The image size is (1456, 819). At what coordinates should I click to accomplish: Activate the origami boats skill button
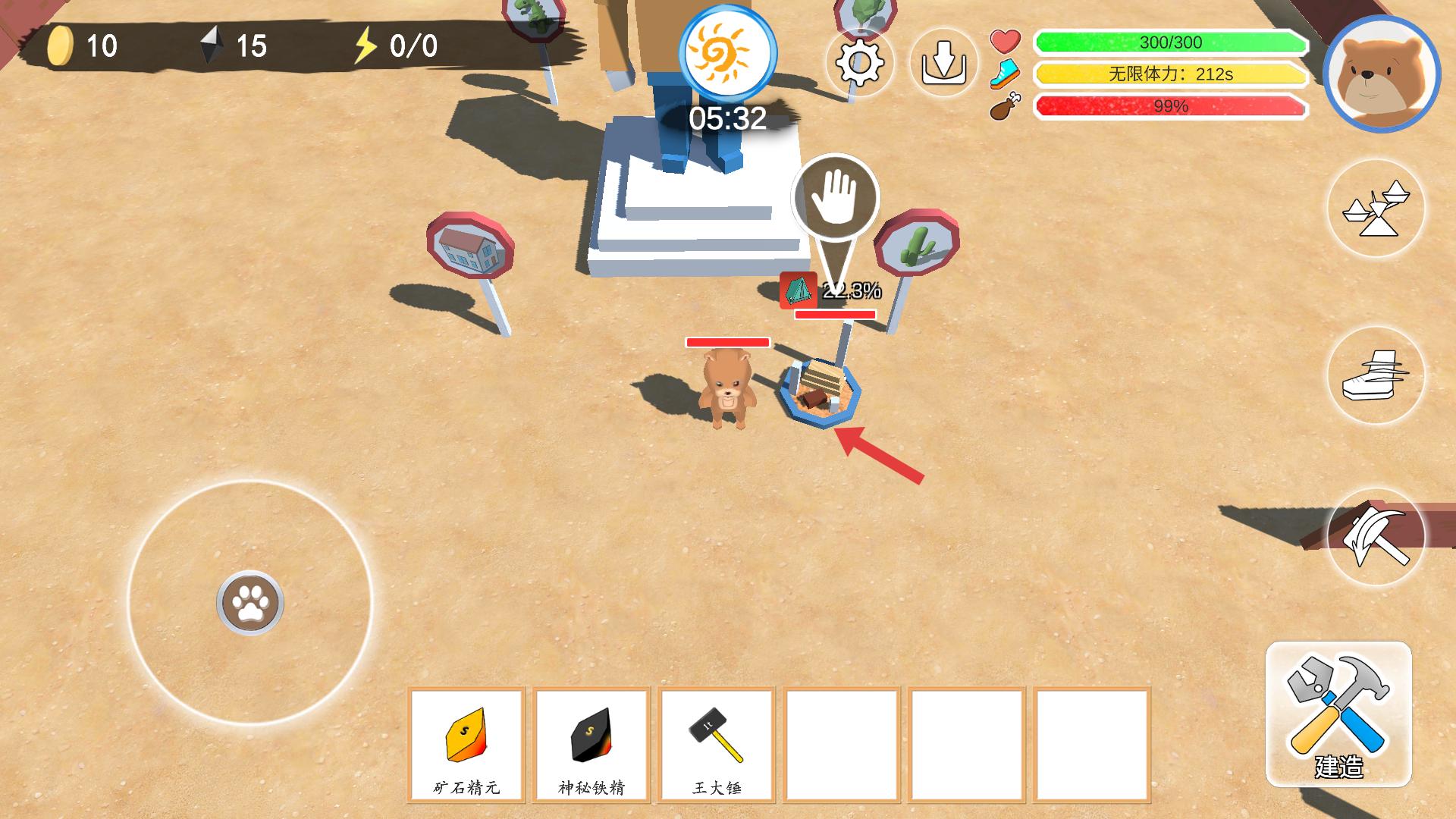(1376, 209)
